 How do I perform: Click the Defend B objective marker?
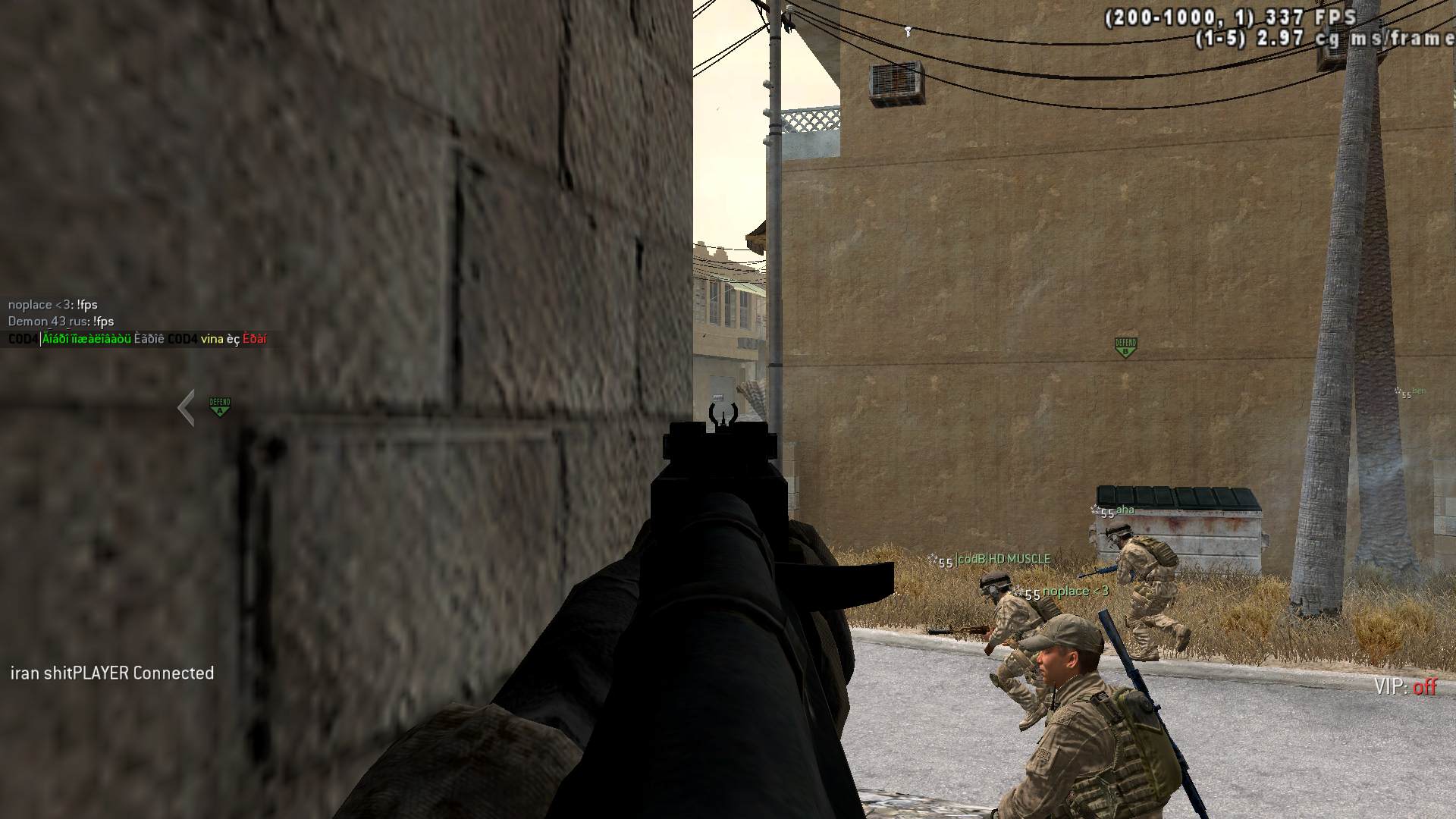pyautogui.click(x=1125, y=347)
